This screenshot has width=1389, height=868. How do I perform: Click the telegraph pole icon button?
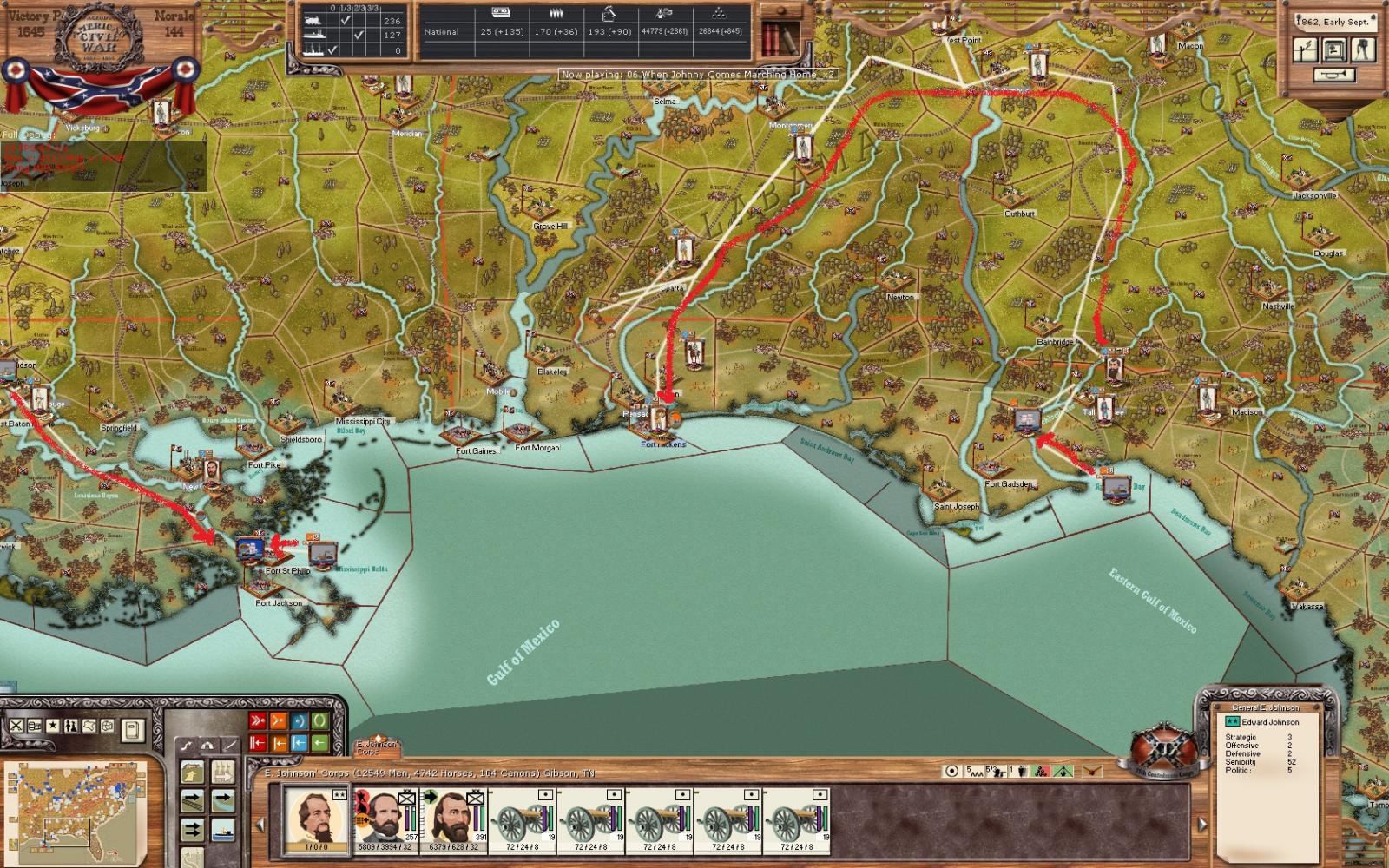[1305, 50]
